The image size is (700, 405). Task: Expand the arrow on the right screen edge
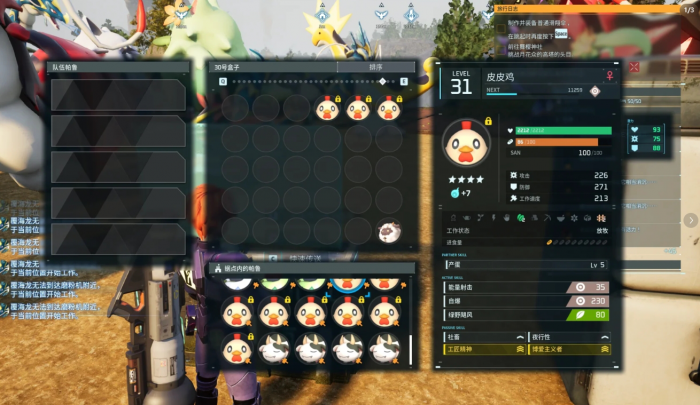[x=691, y=220]
